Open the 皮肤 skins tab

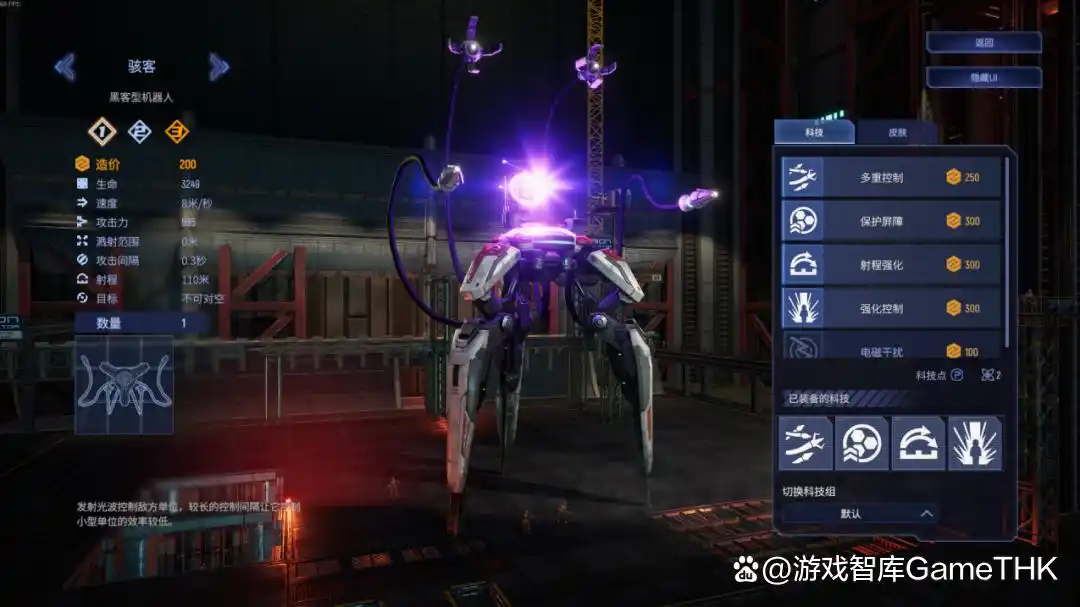click(897, 132)
